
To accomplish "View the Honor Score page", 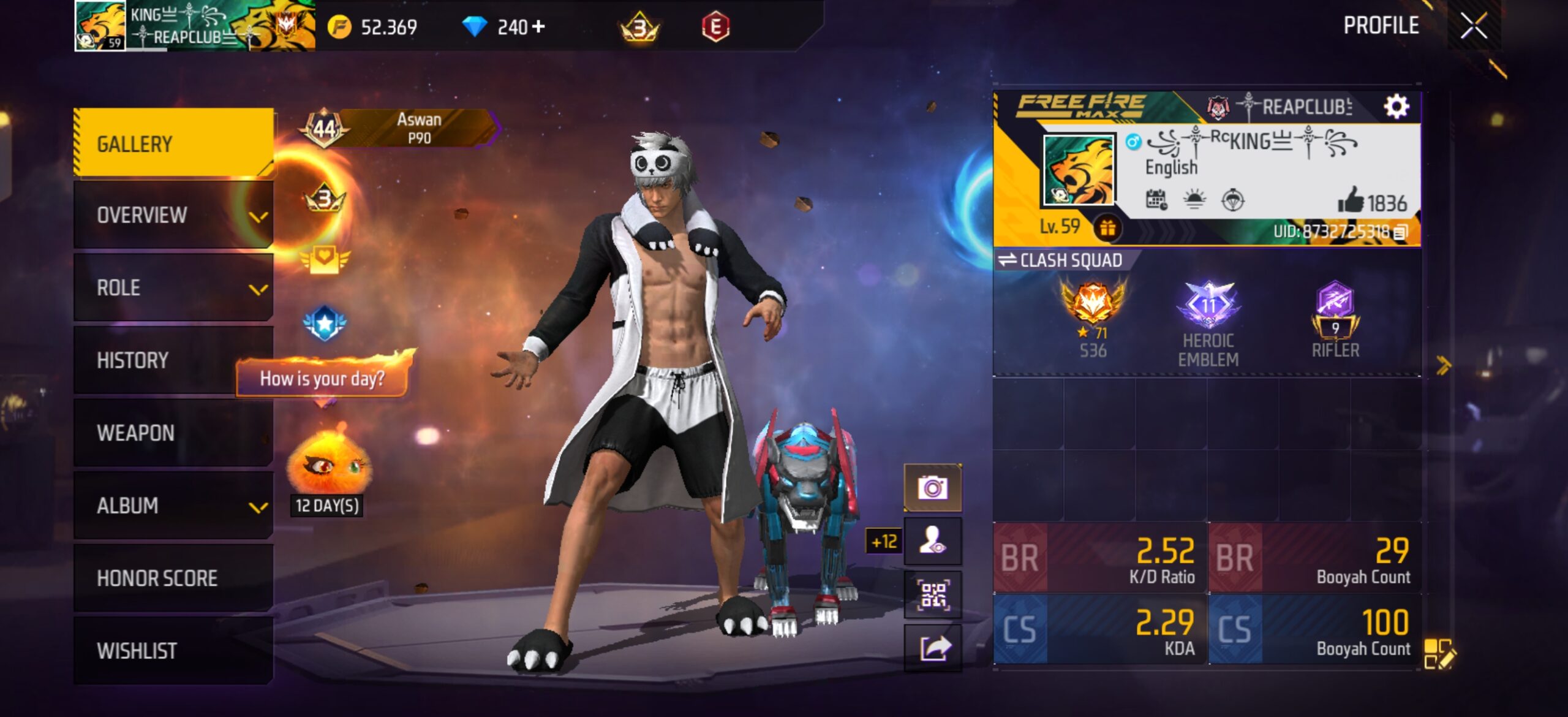I will coord(173,578).
